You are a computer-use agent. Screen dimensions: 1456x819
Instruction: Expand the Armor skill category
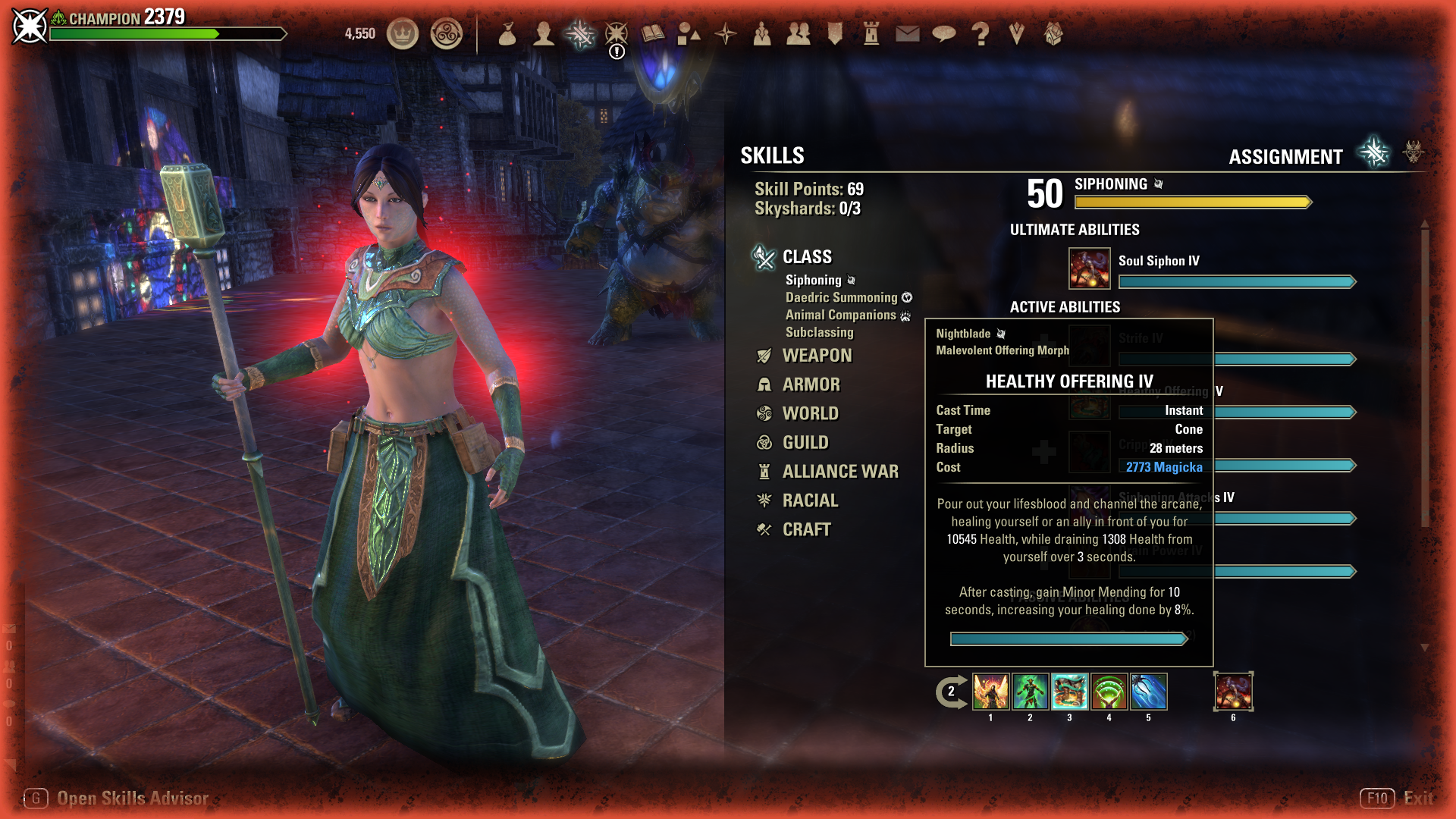pos(811,384)
